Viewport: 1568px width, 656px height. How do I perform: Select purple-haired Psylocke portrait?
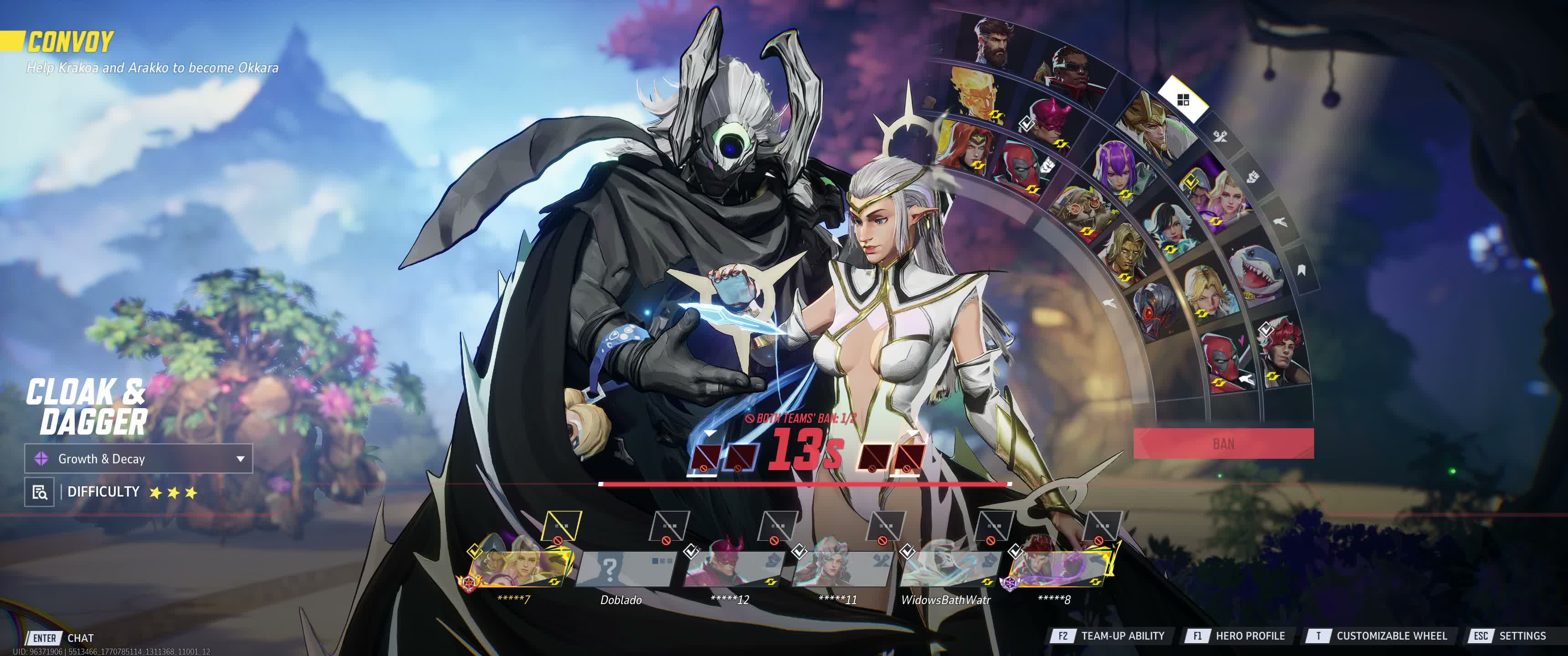[x=1118, y=167]
